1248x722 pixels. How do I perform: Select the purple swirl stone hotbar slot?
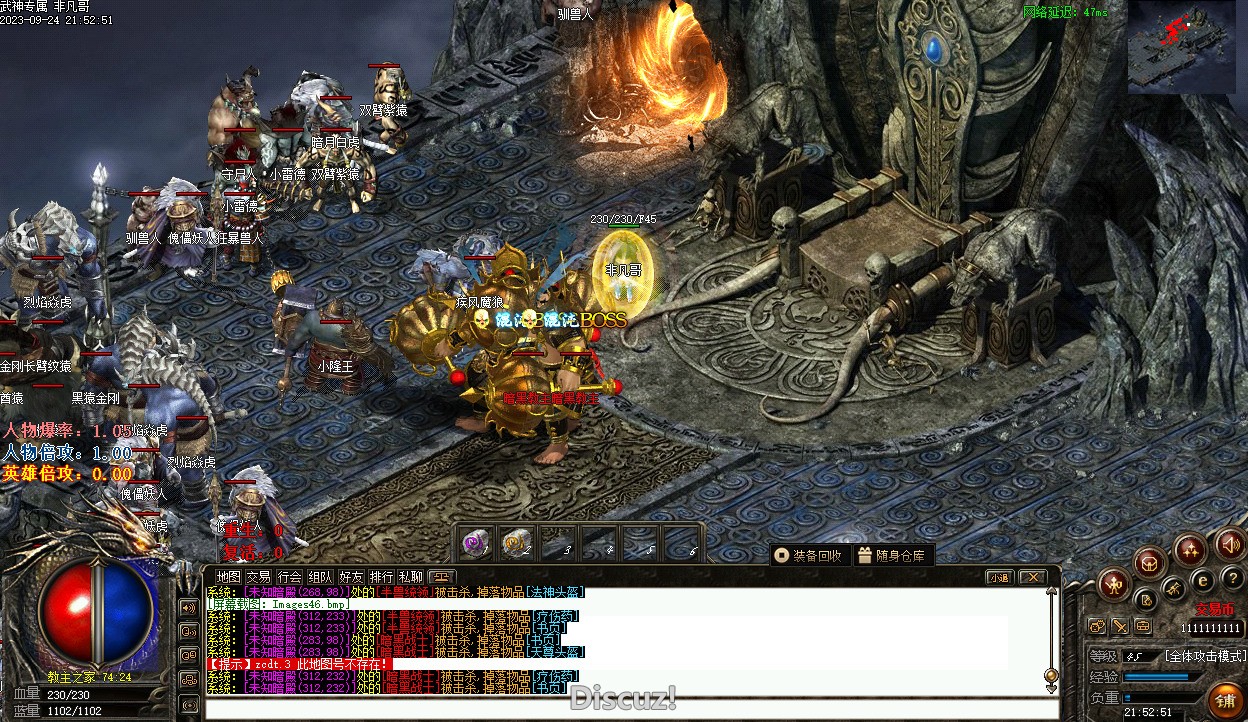tap(474, 543)
